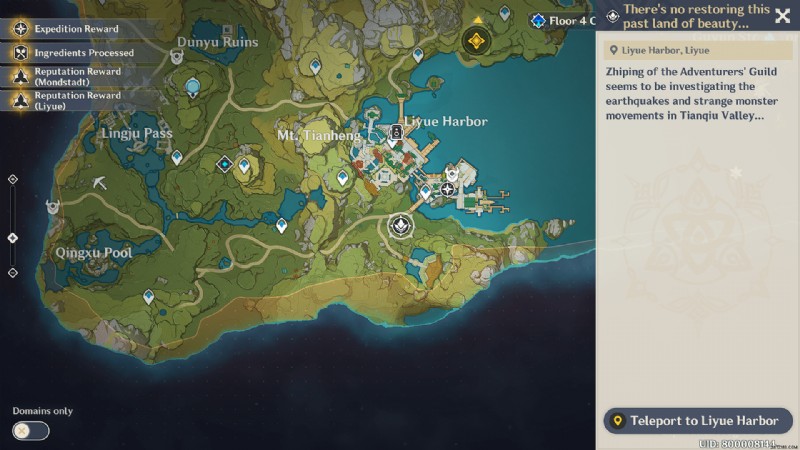This screenshot has height=450, width=800.
Task: Select the map marker west of Qingxu Pool
Action: tap(52, 206)
